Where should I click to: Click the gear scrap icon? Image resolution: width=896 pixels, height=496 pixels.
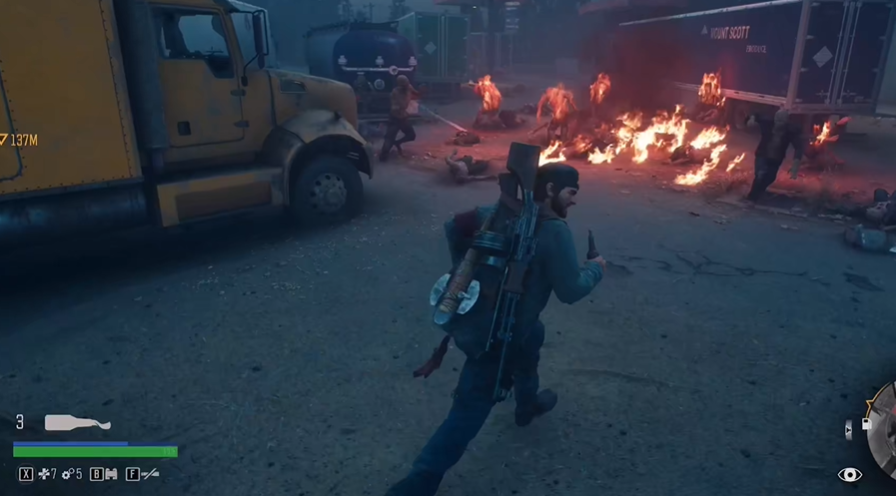pos(66,474)
